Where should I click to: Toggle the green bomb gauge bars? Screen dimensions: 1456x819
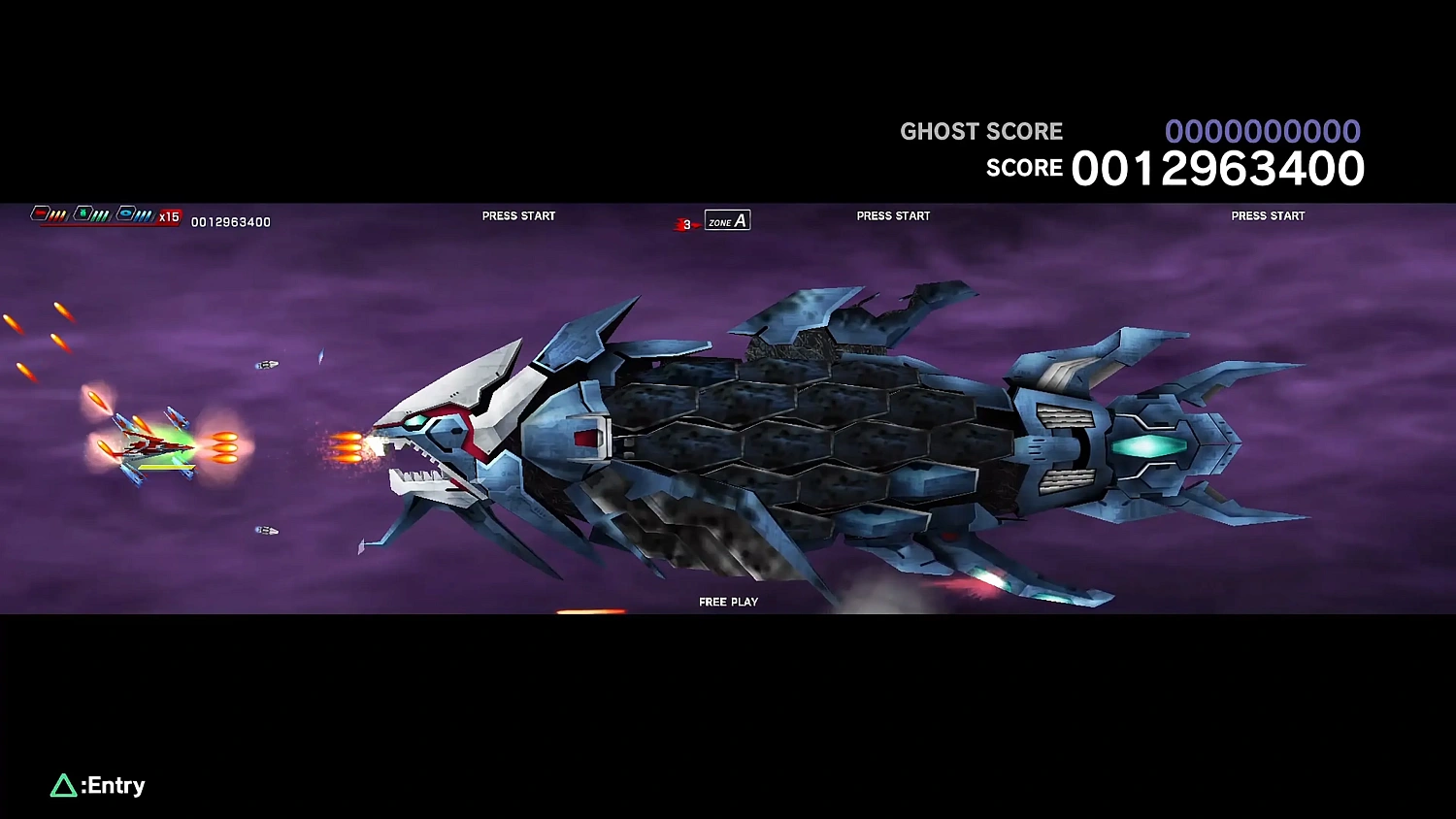click(100, 214)
